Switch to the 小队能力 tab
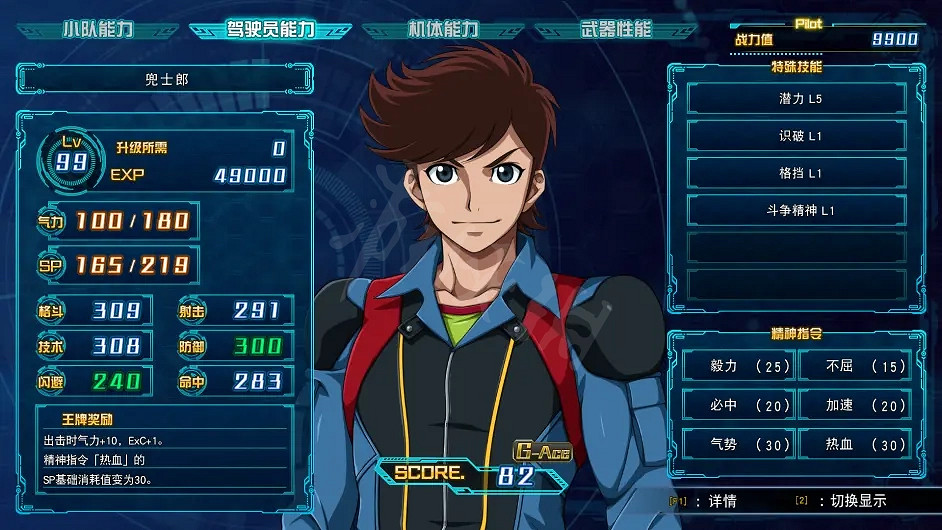This screenshot has width=942, height=530. coord(95,29)
